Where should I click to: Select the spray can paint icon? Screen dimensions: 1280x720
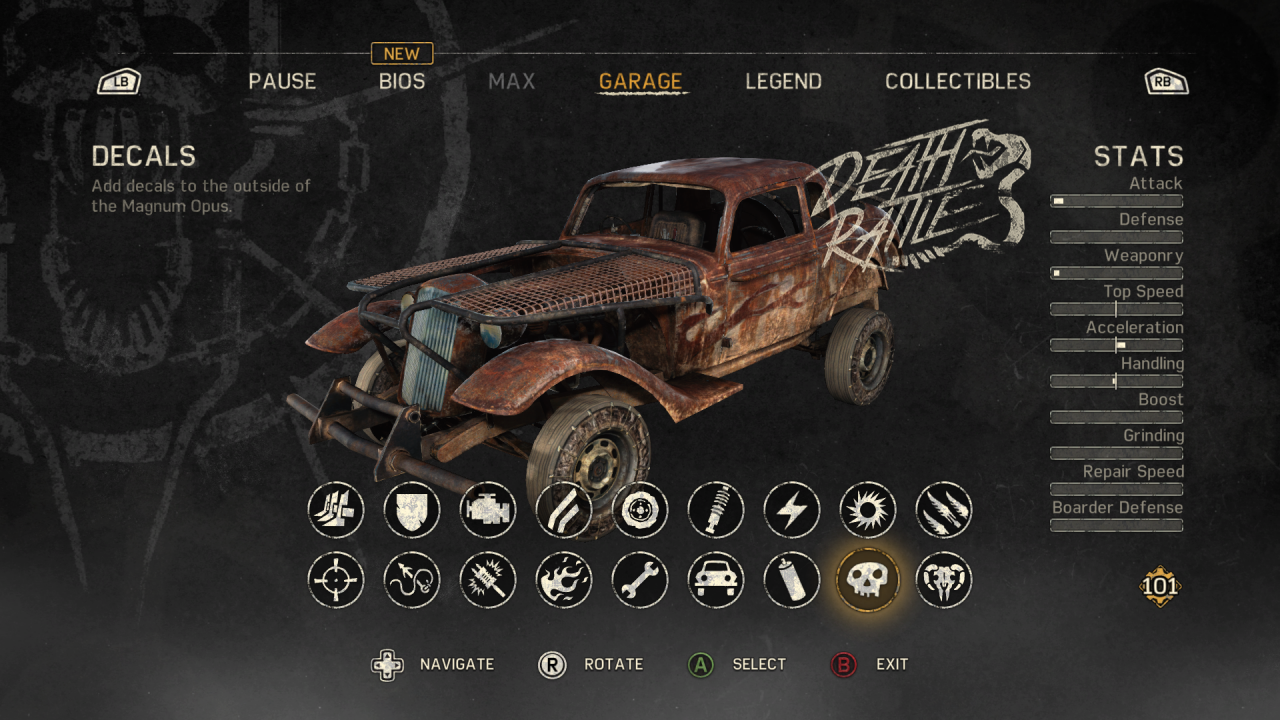(792, 580)
